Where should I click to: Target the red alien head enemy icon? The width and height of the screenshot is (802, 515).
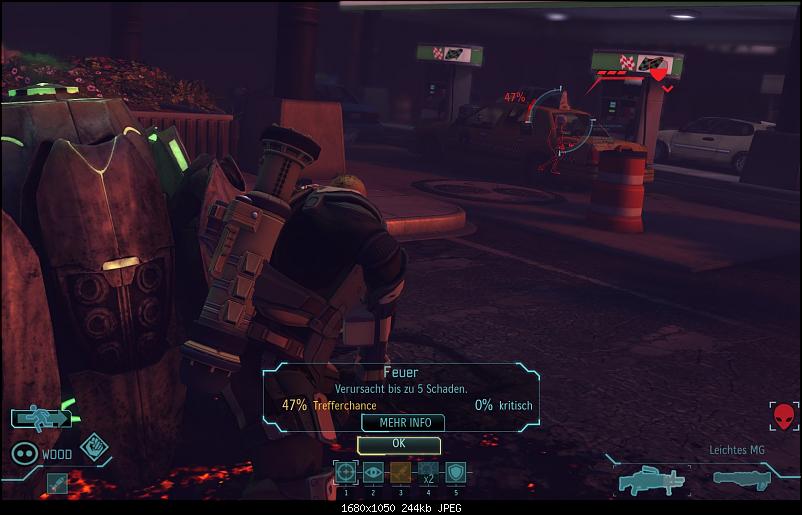point(784,417)
